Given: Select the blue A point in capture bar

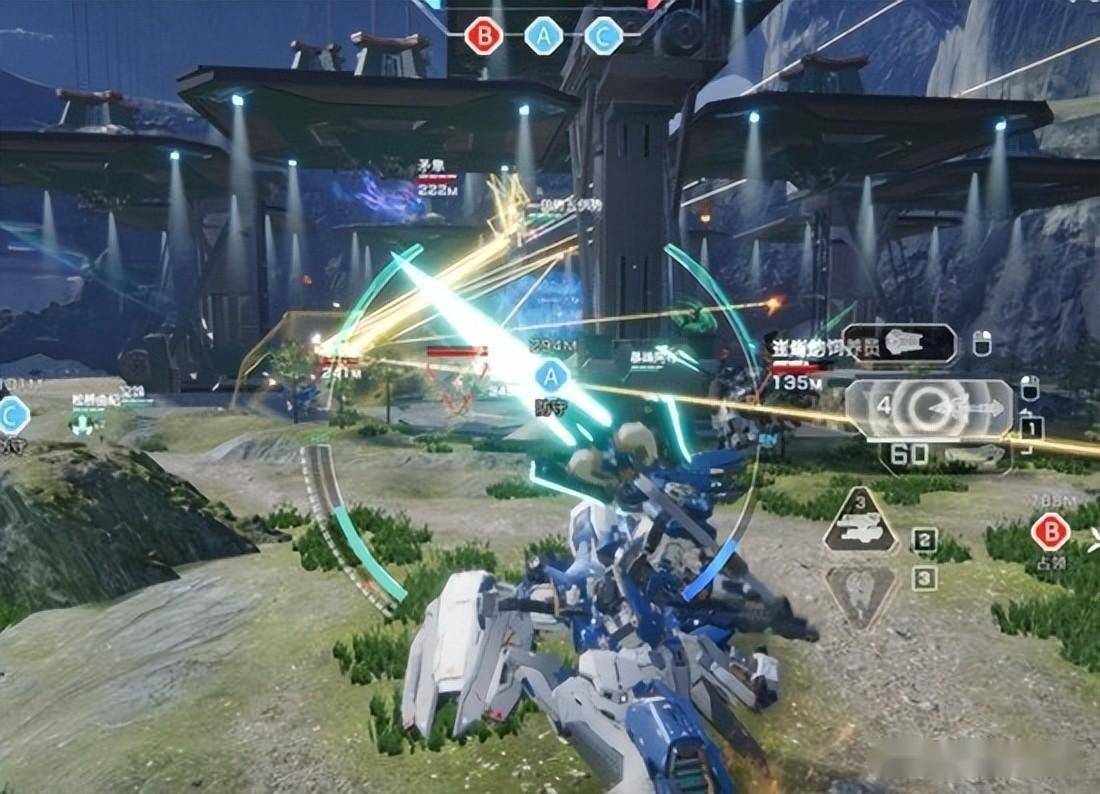Looking at the screenshot, I should (544, 37).
